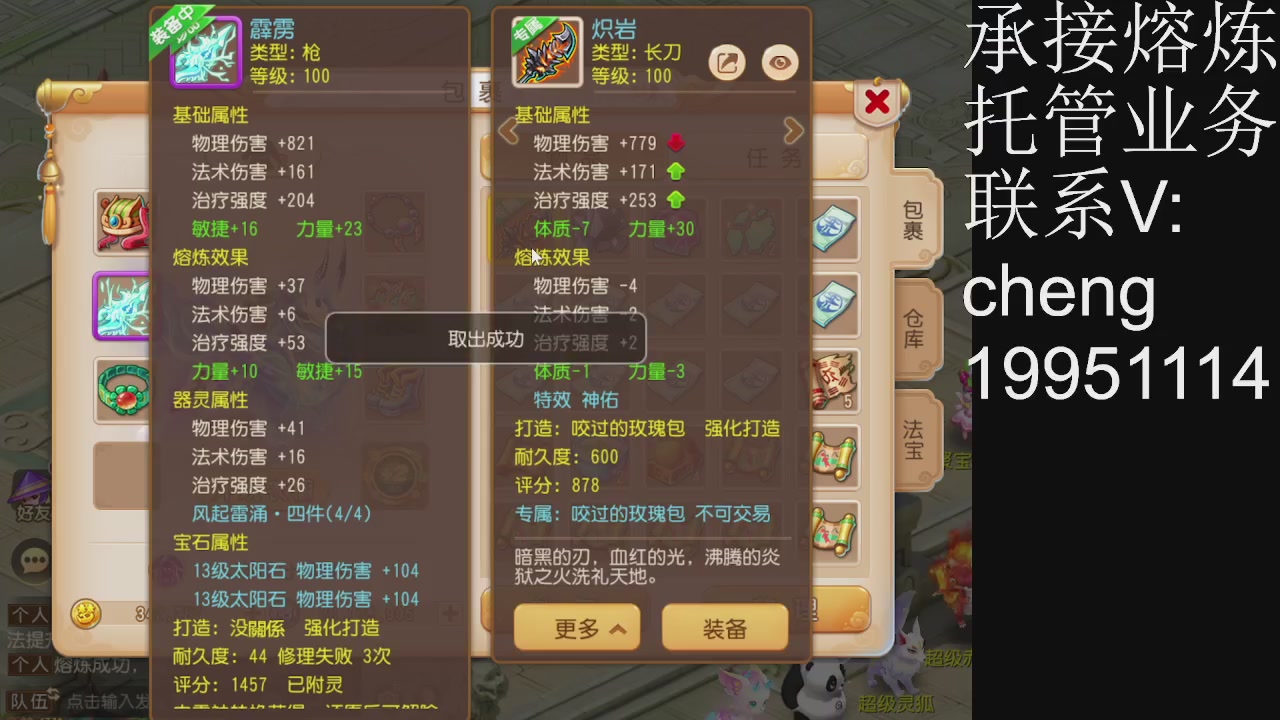The image size is (1280, 720).
Task: Click the right arrow to view next equipment
Action: (x=793, y=130)
